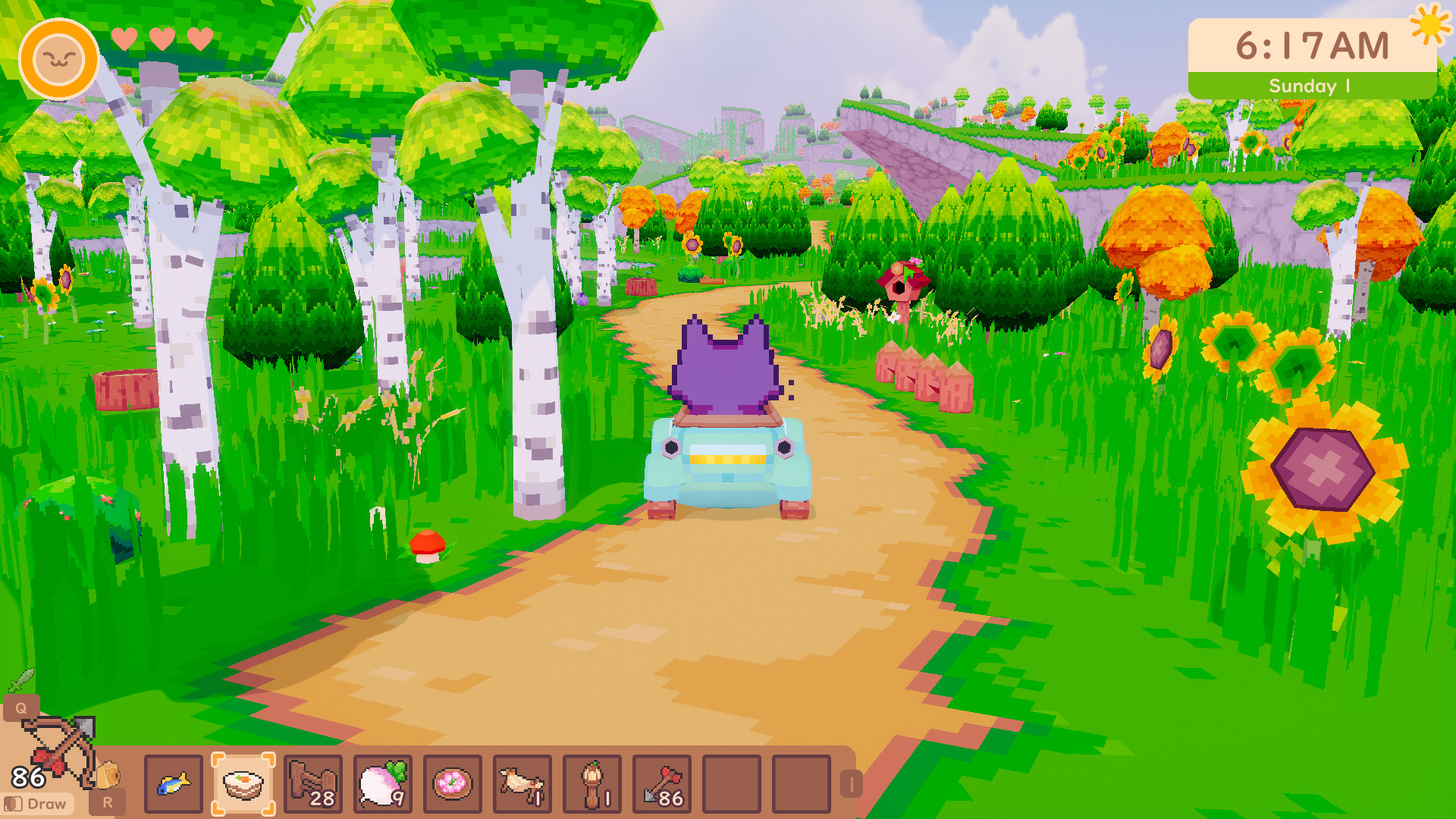Click the rightmost empty inventory slot
The width and height of the screenshot is (1456, 819).
(802, 784)
